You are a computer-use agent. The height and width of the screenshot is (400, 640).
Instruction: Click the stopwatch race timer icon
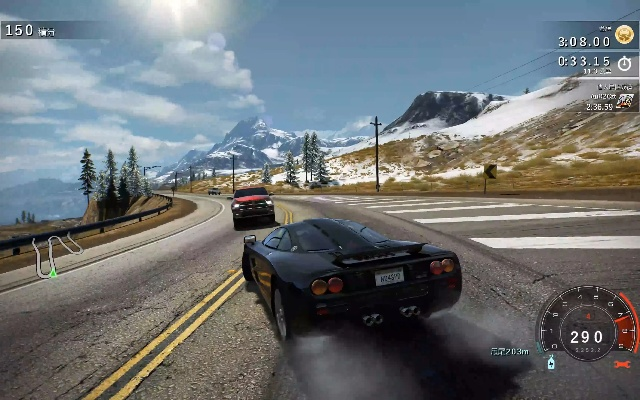pyautogui.click(x=625, y=62)
